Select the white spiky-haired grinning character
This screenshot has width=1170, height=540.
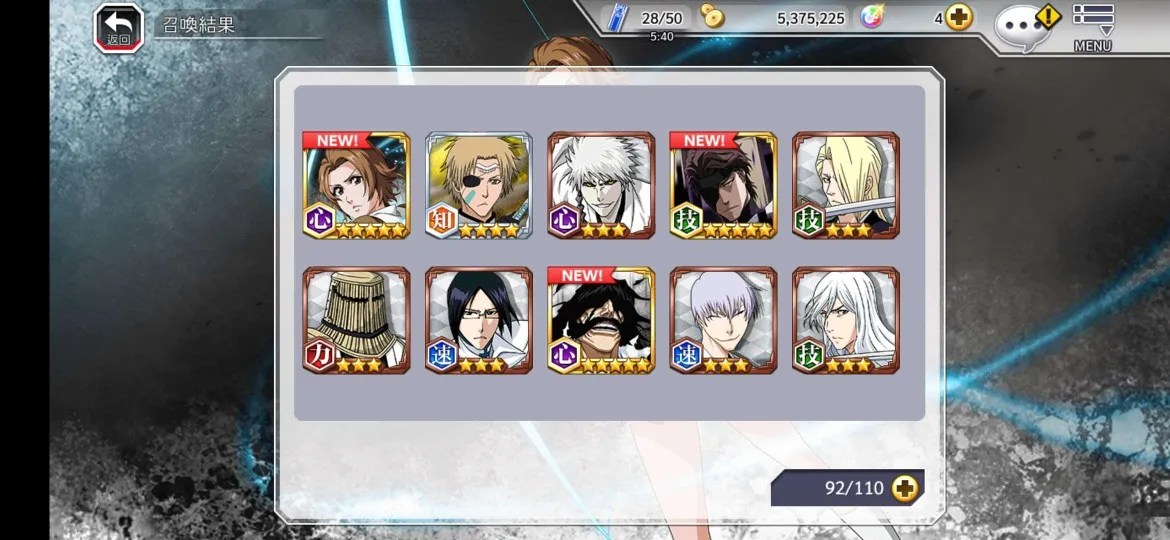point(601,185)
